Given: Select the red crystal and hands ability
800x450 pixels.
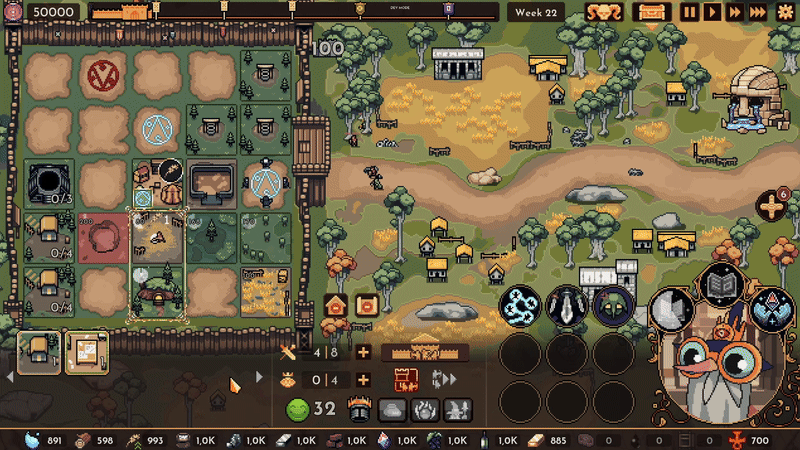Looking at the screenshot, I should 771,309.
